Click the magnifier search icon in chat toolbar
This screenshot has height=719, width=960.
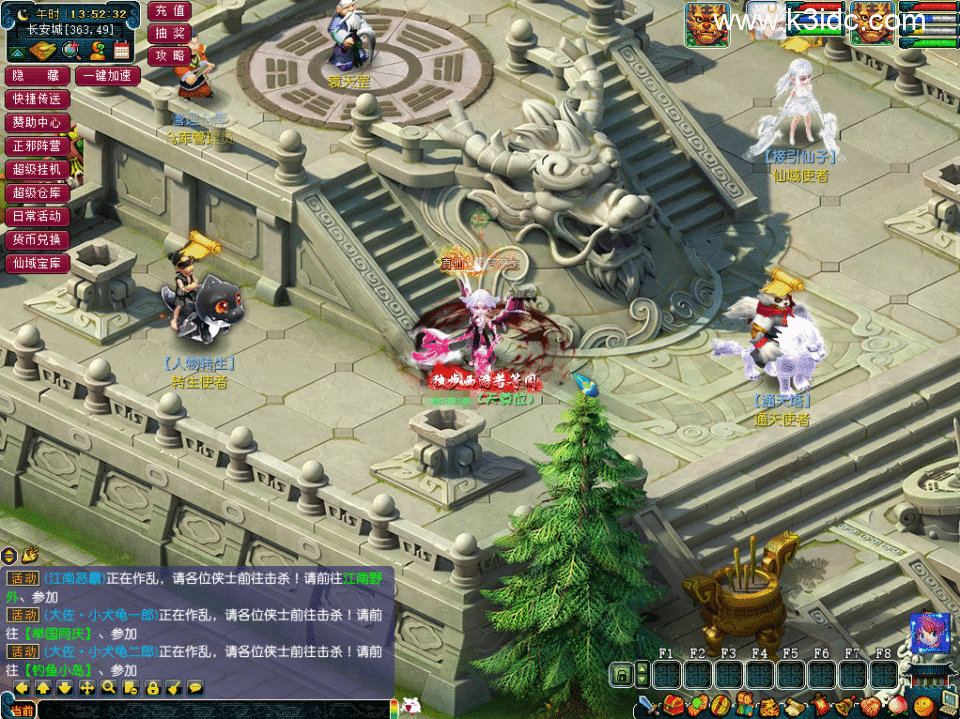(x=108, y=688)
